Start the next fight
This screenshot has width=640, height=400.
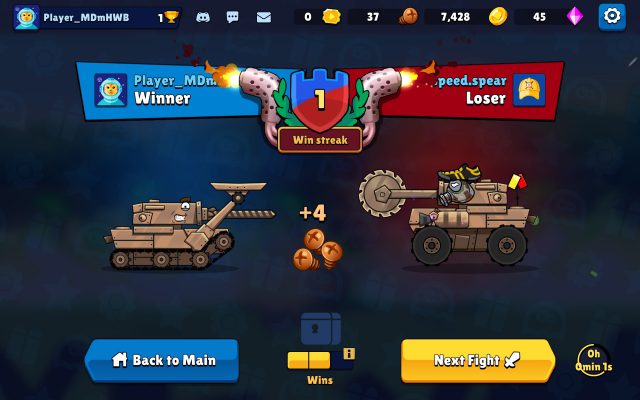click(477, 360)
